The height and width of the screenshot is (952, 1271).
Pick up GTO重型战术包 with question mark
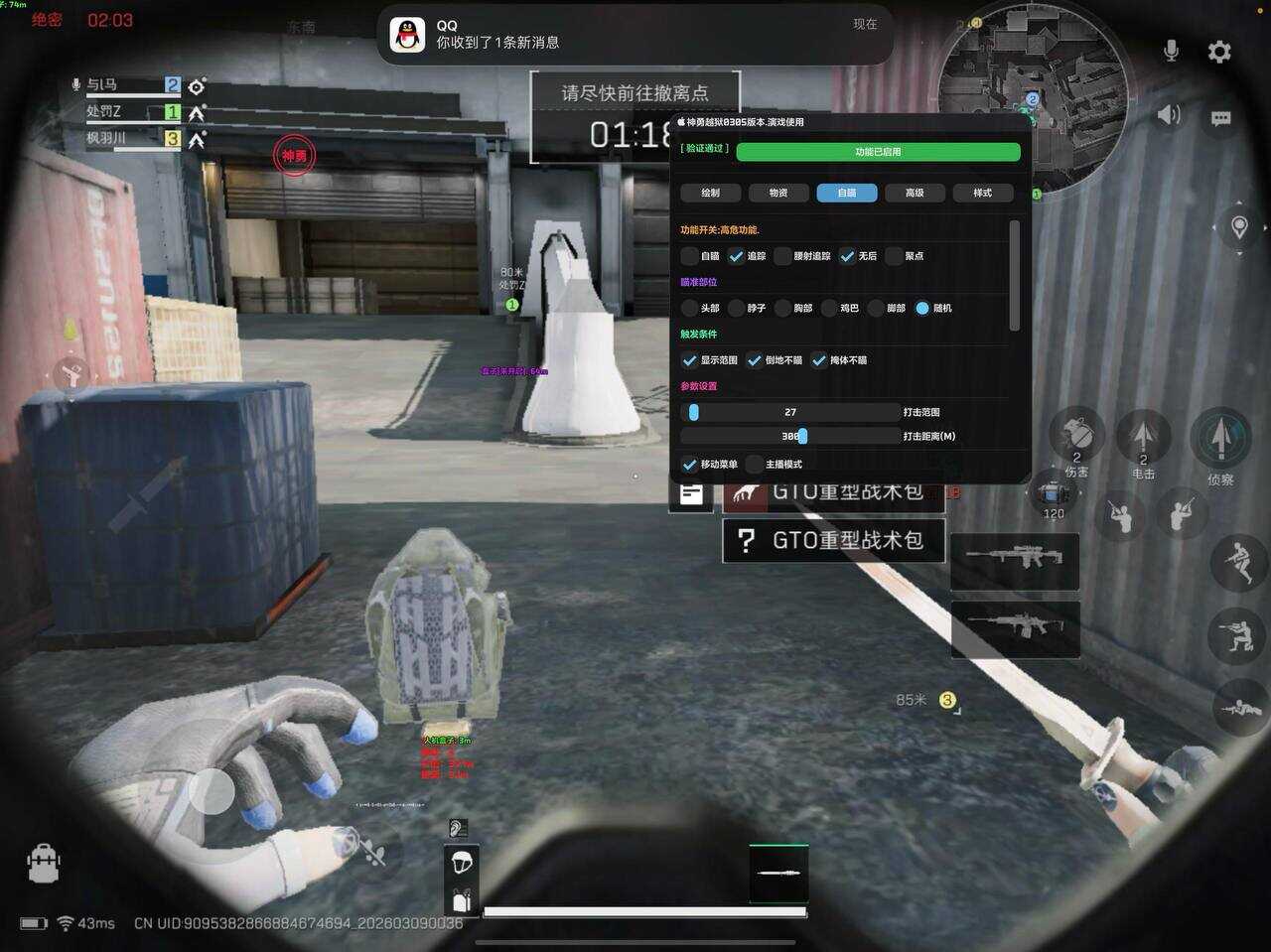click(833, 541)
